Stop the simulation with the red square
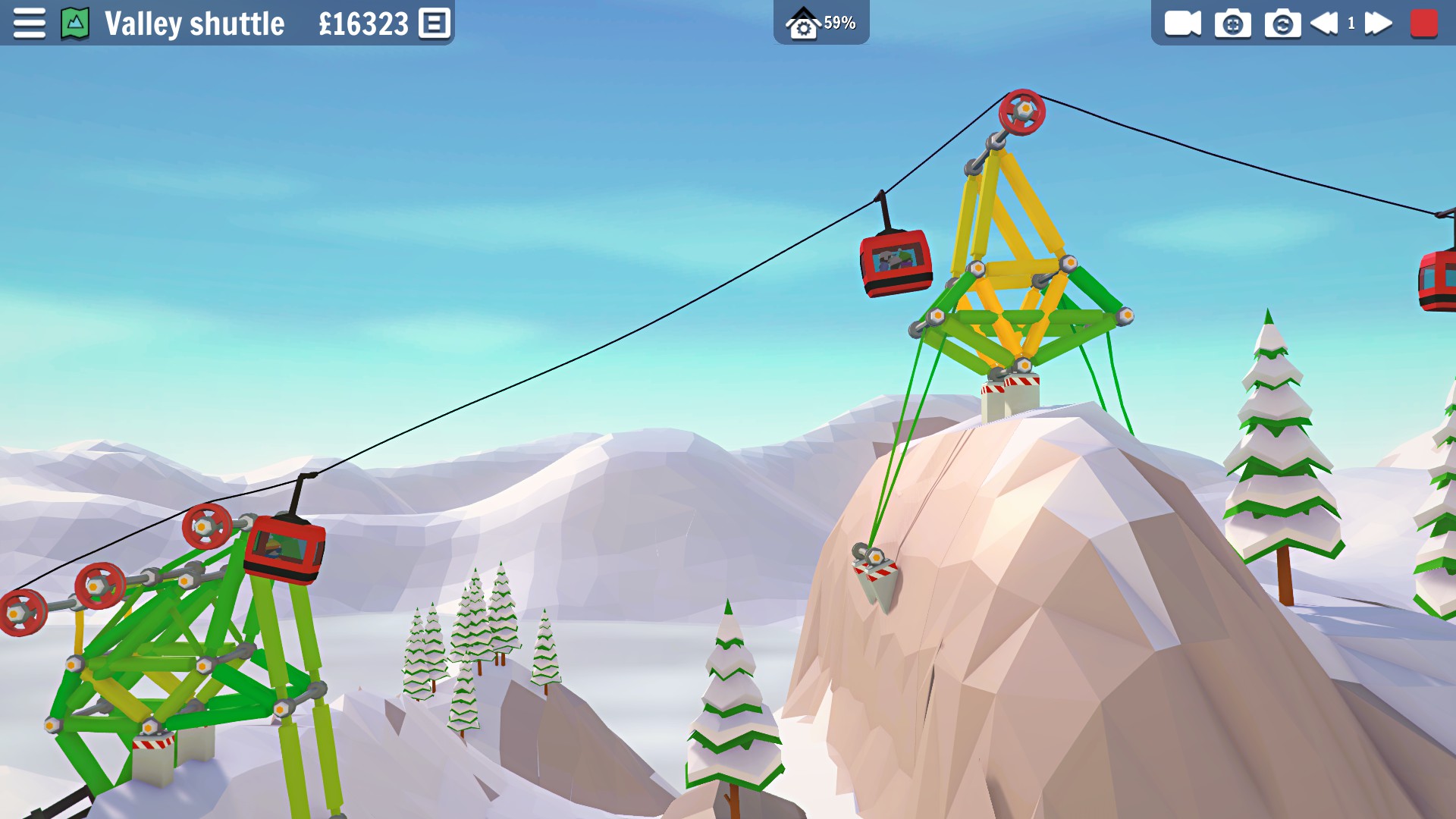Viewport: 1456px width, 819px height. click(x=1423, y=24)
